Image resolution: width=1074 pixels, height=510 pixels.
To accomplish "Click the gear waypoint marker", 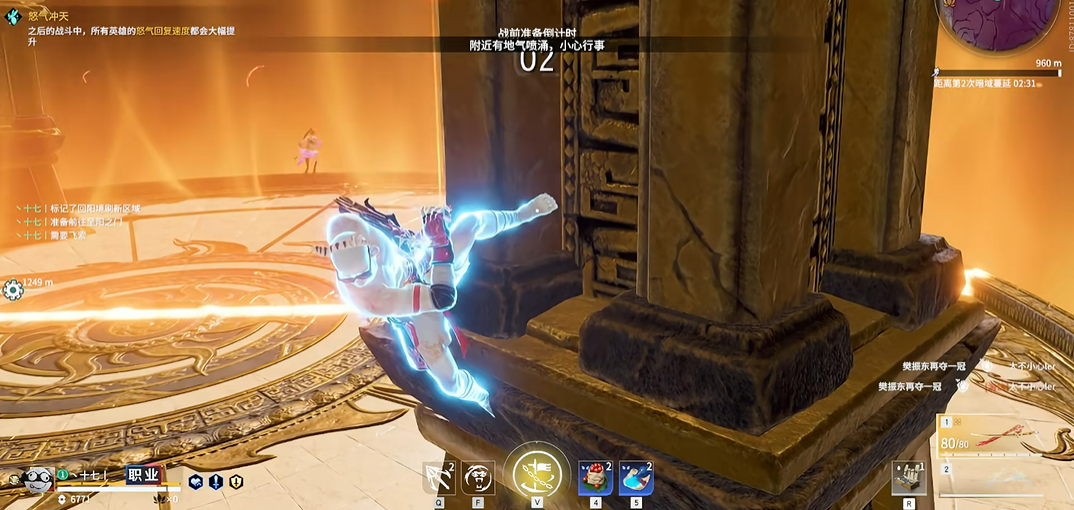I will pyautogui.click(x=13, y=290).
